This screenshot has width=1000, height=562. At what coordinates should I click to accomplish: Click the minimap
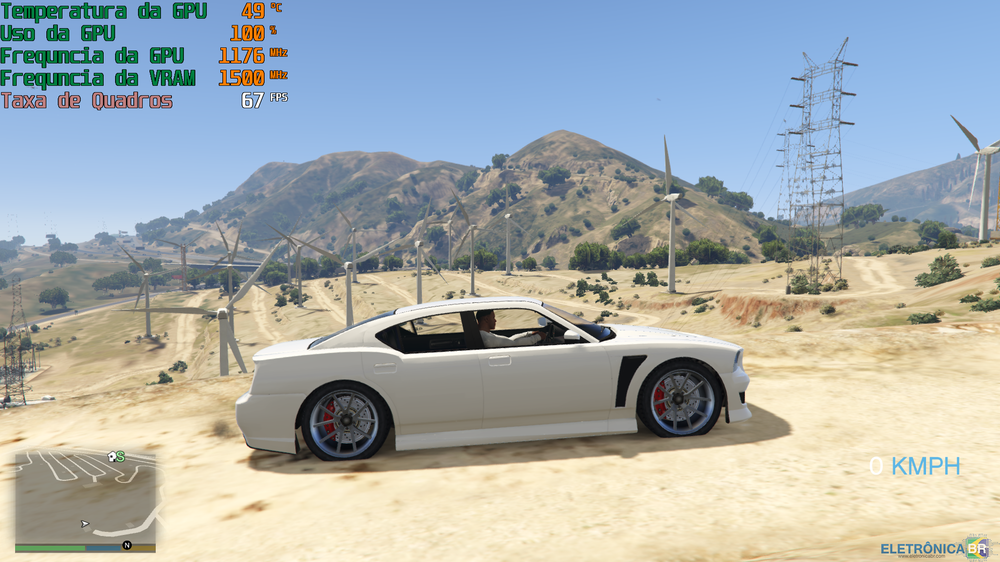85,496
